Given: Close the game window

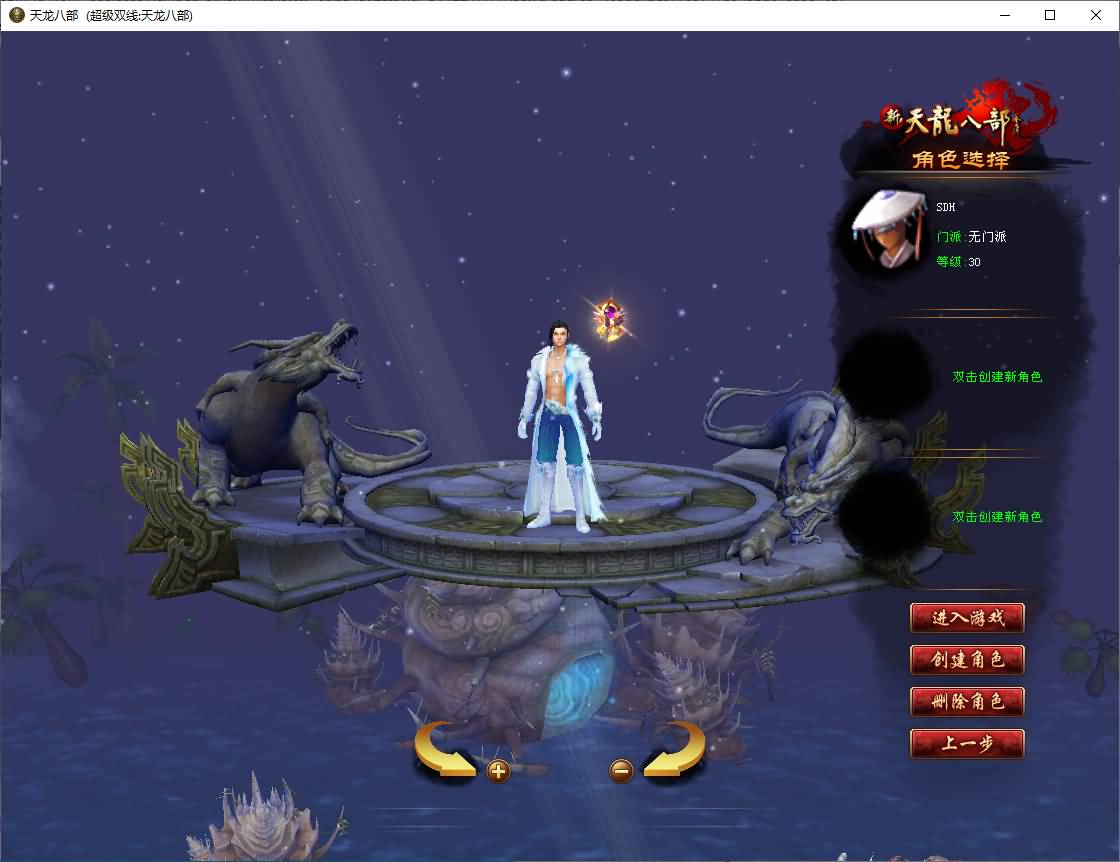Looking at the screenshot, I should tap(1095, 15).
